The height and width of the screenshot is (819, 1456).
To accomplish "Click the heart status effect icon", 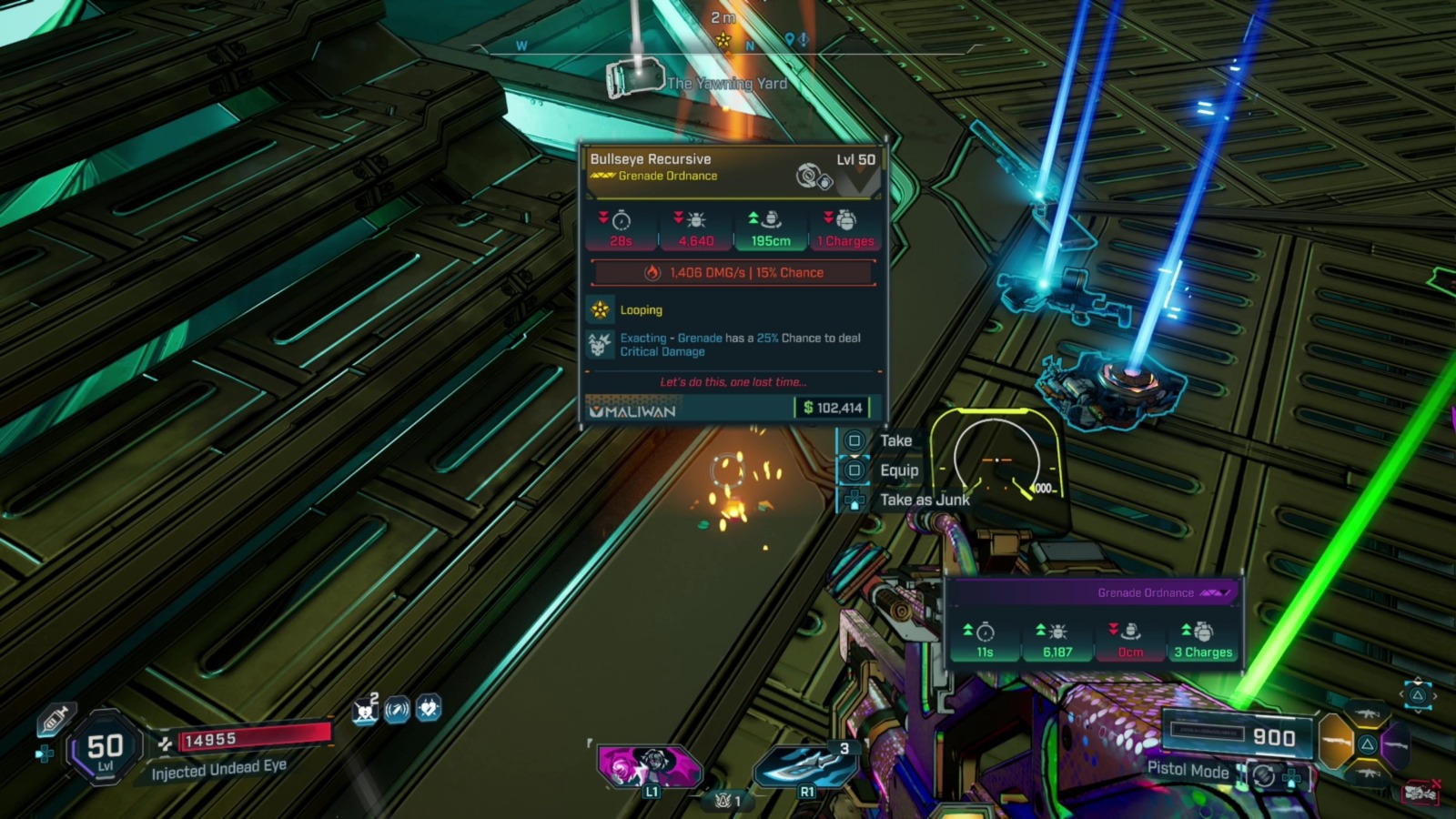I will (x=429, y=707).
